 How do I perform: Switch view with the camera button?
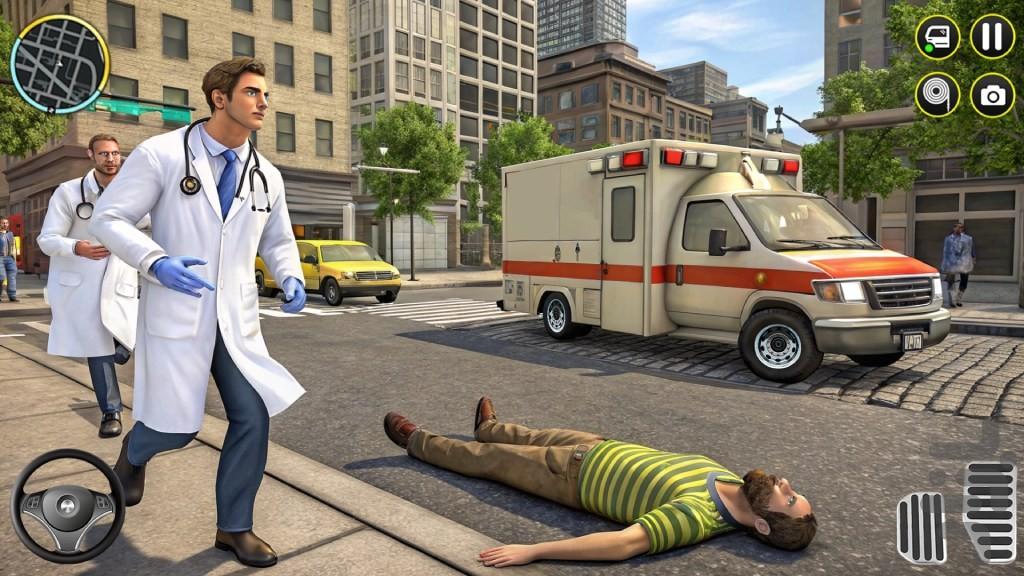(992, 95)
